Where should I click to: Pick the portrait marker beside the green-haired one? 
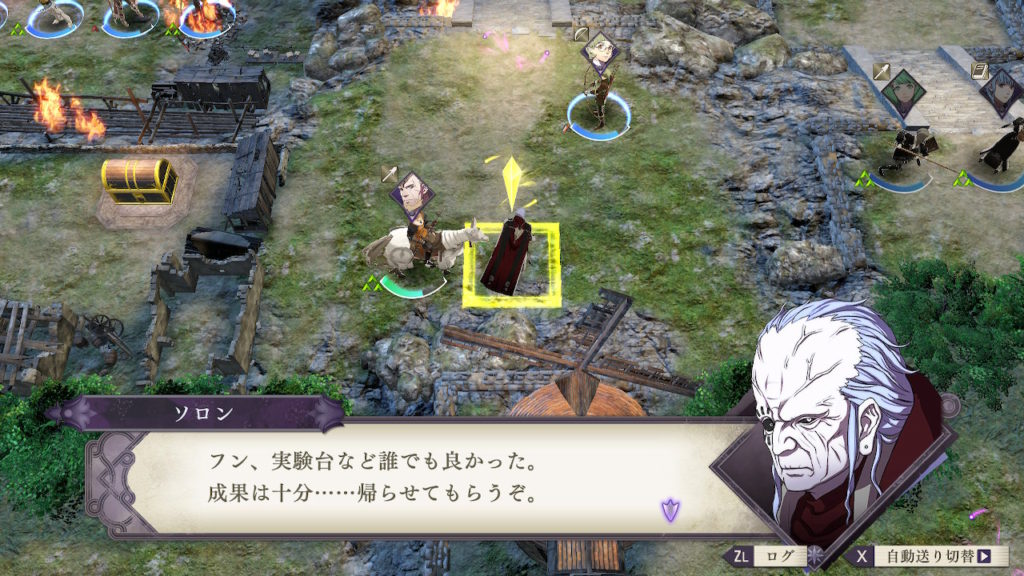click(1002, 90)
